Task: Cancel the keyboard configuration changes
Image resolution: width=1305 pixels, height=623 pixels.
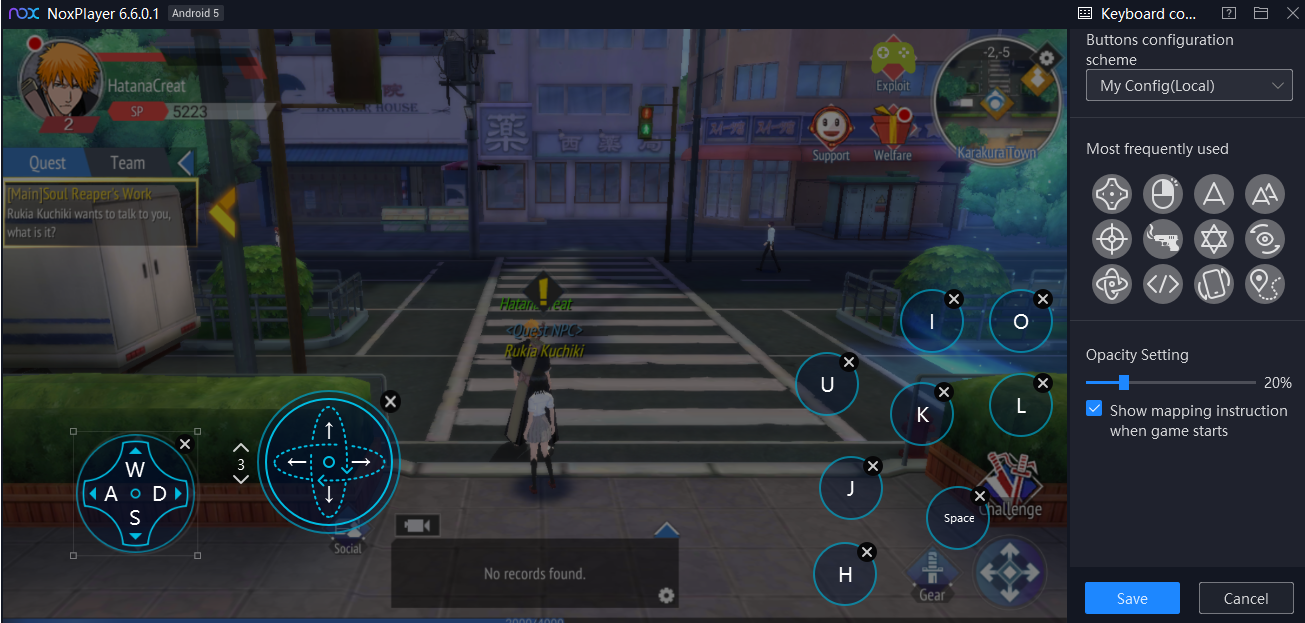Action: point(1245,598)
